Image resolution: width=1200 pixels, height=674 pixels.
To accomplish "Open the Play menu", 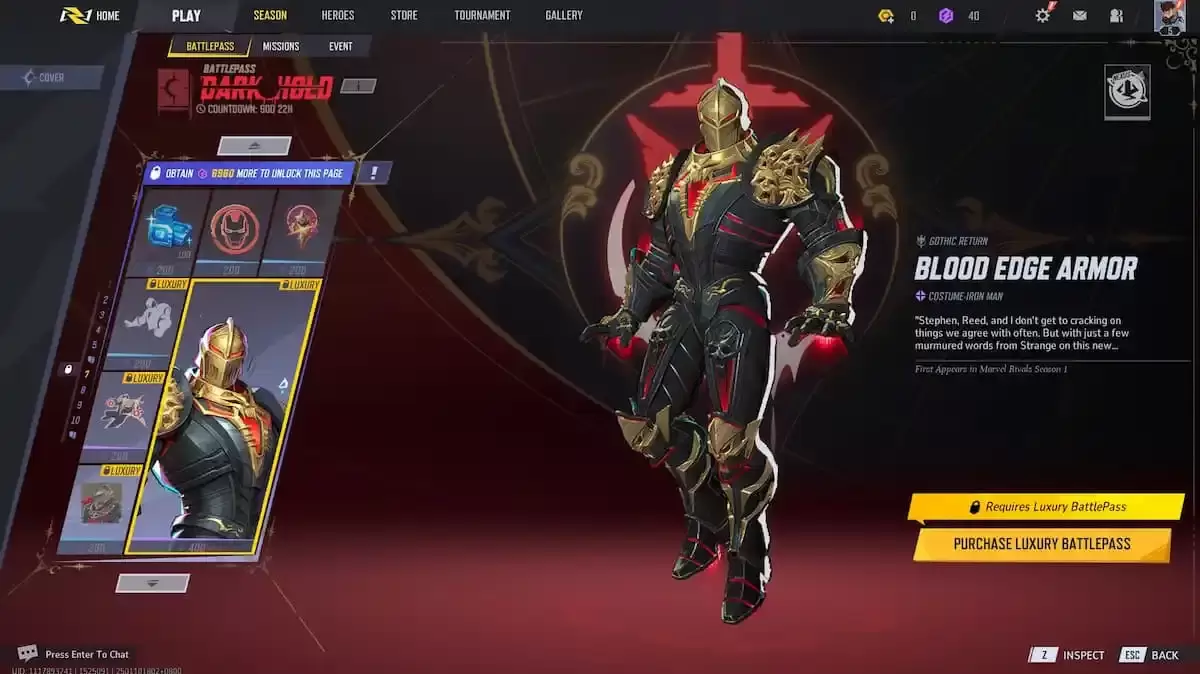I will (186, 16).
